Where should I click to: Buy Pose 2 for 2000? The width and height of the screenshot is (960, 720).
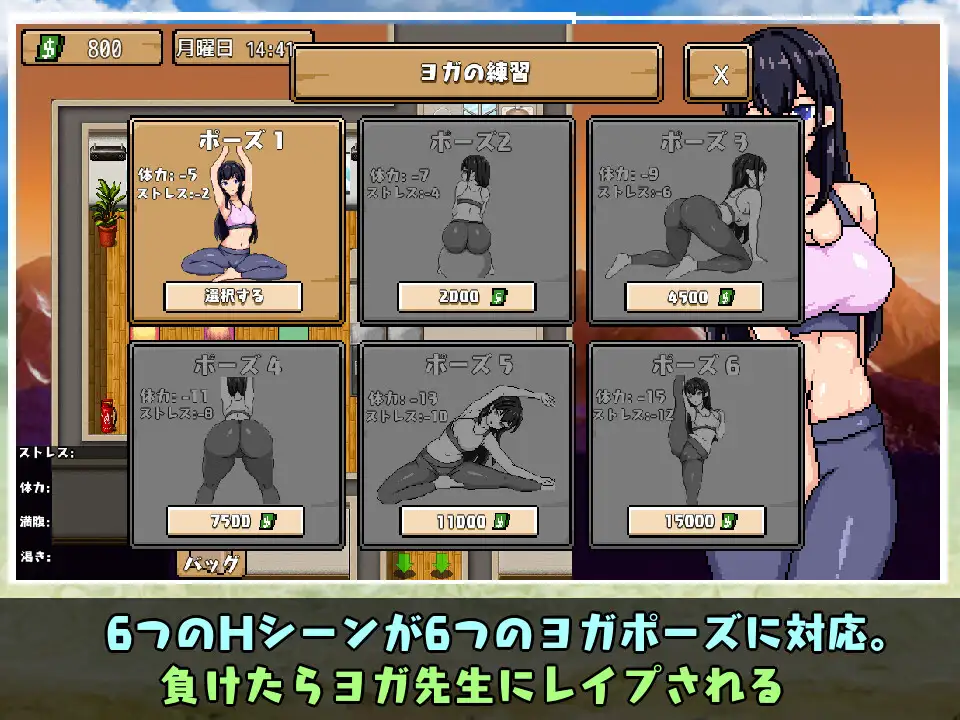466,297
